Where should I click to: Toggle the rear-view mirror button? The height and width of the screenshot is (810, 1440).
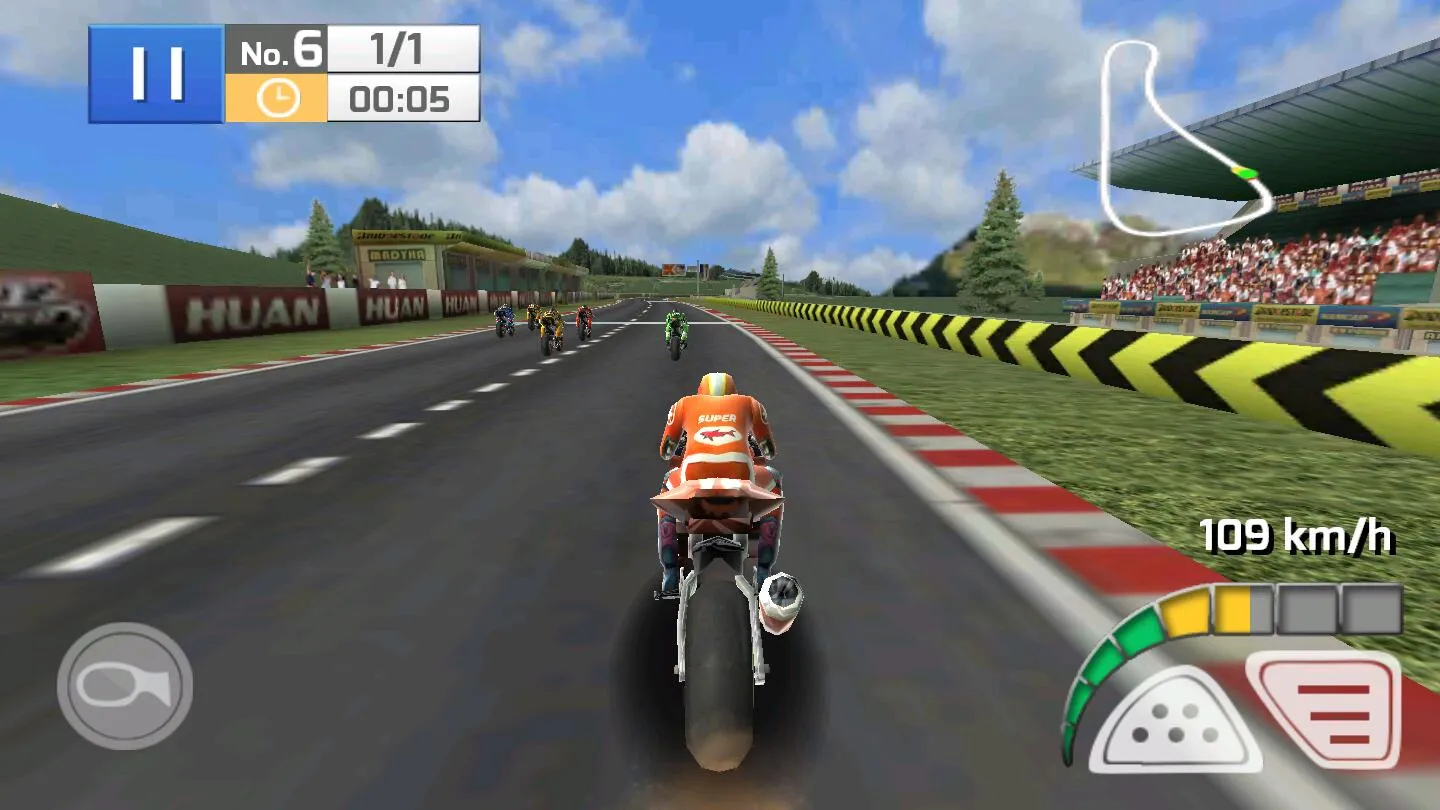coord(125,686)
